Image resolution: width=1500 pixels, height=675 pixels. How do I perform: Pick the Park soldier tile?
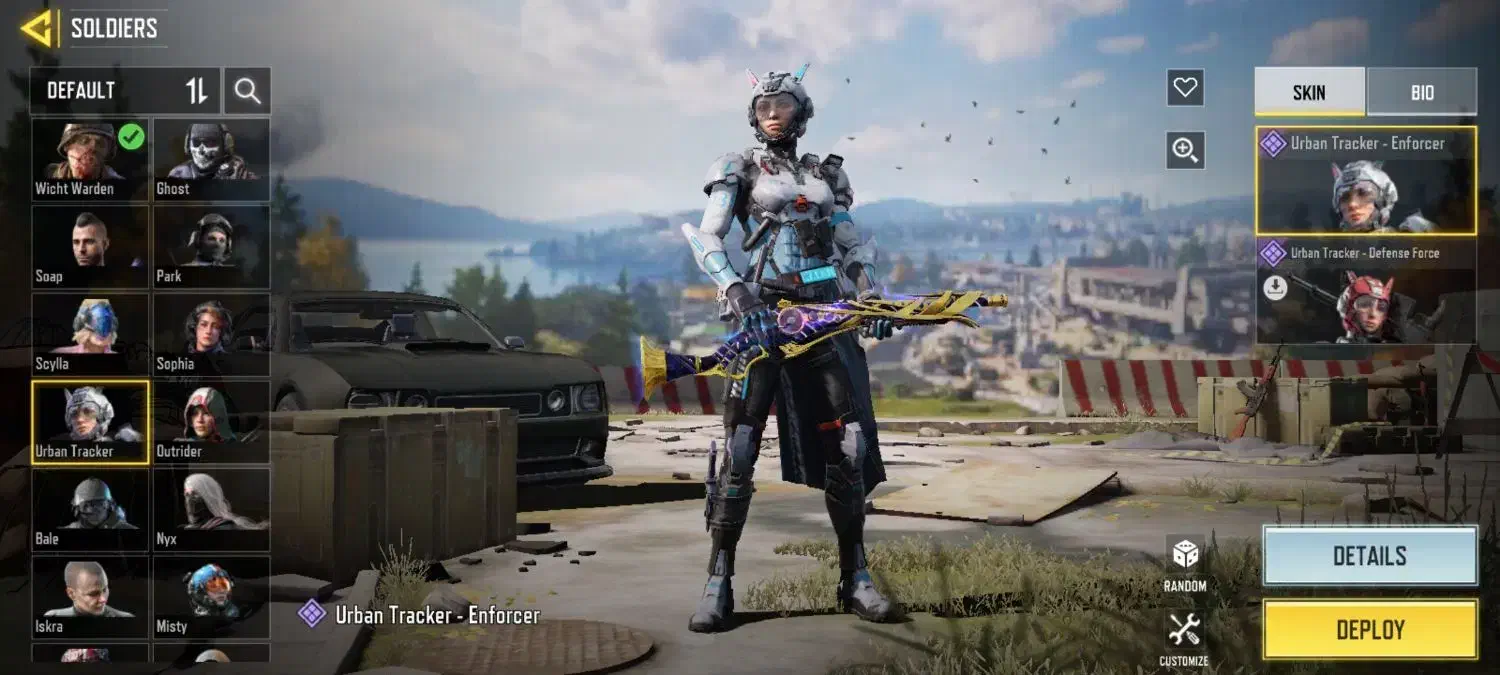(211, 247)
